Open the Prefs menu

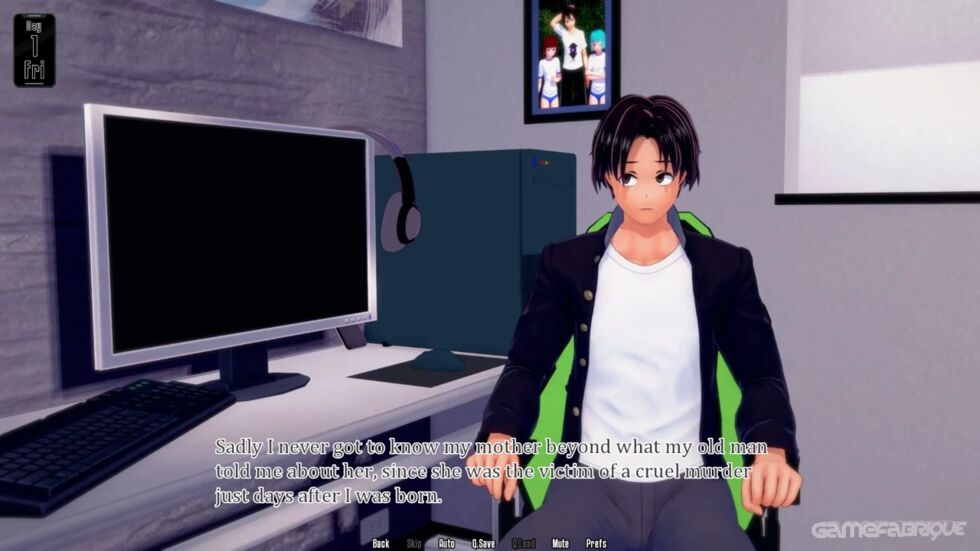tap(596, 543)
